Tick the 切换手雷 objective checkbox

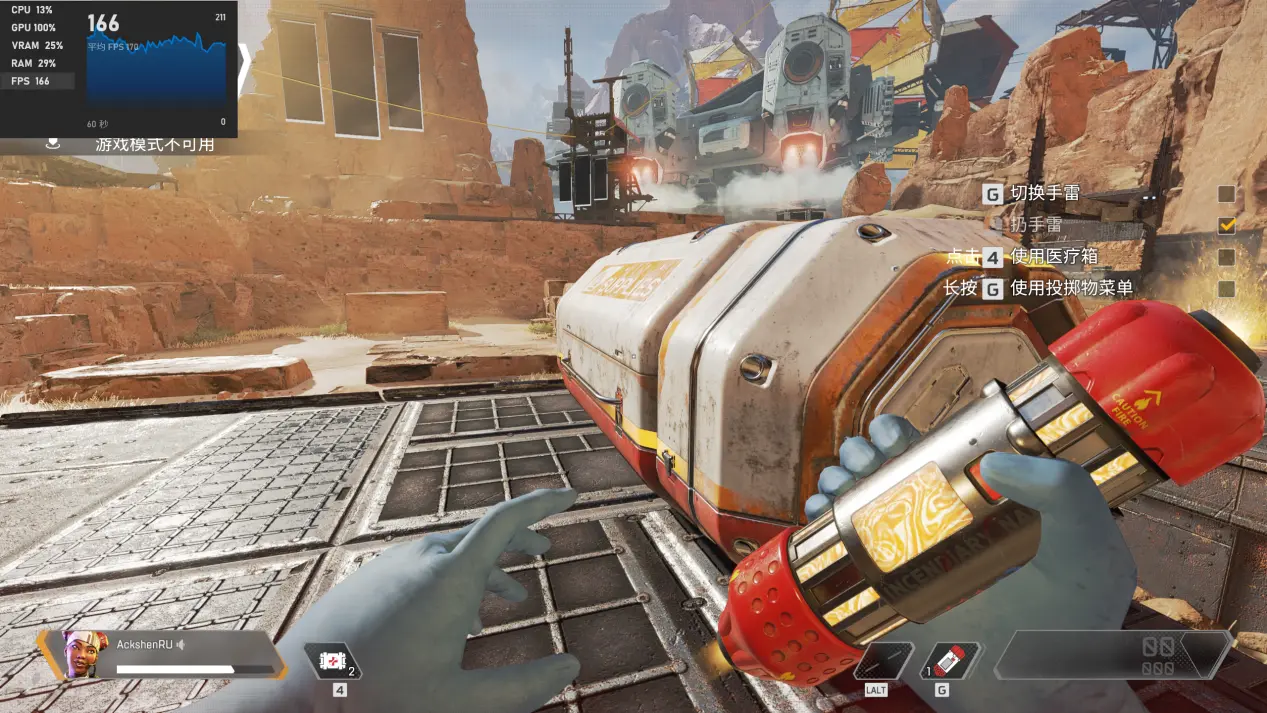point(1226,194)
